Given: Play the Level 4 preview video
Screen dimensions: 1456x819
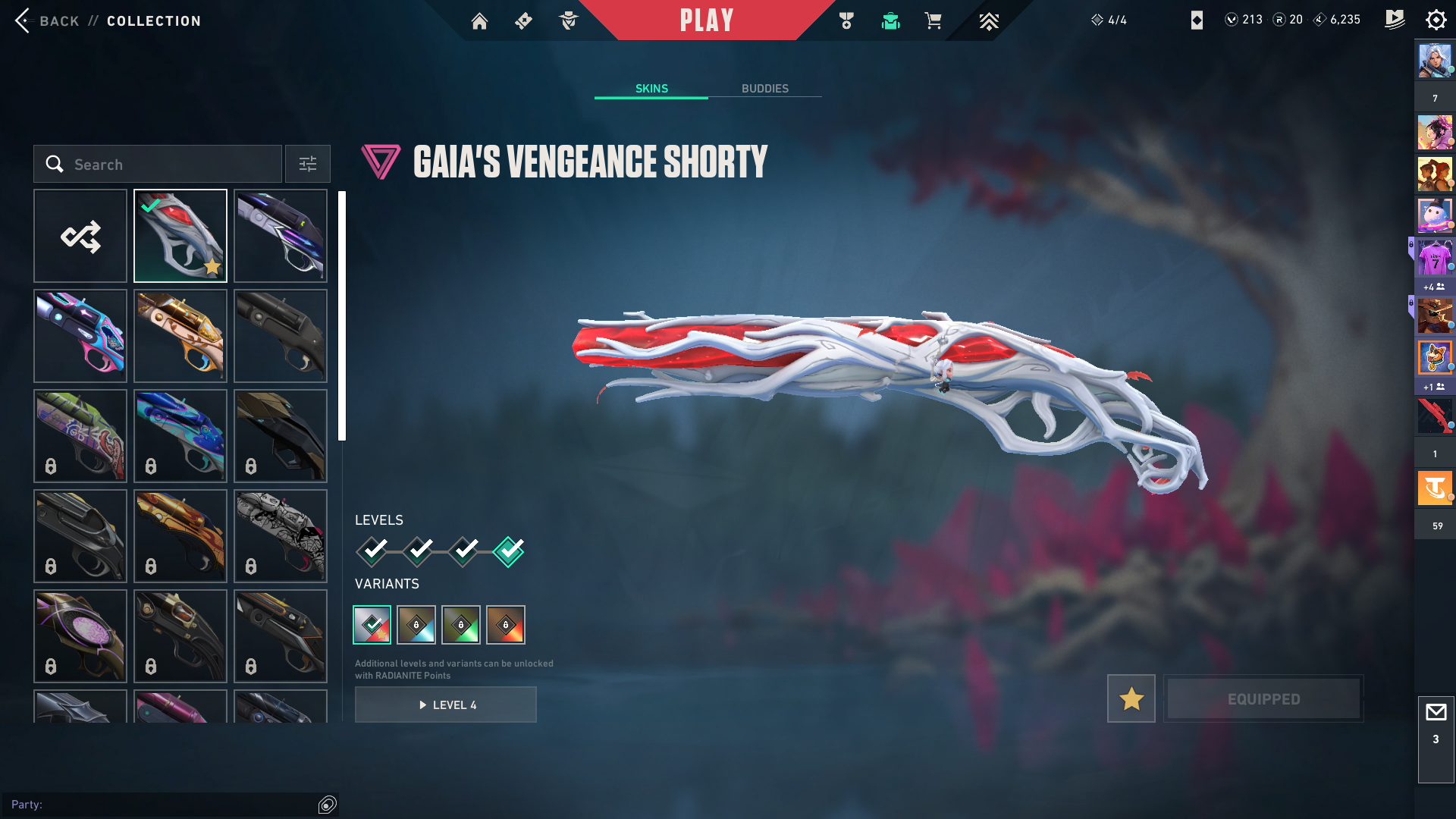Looking at the screenshot, I should click(446, 705).
